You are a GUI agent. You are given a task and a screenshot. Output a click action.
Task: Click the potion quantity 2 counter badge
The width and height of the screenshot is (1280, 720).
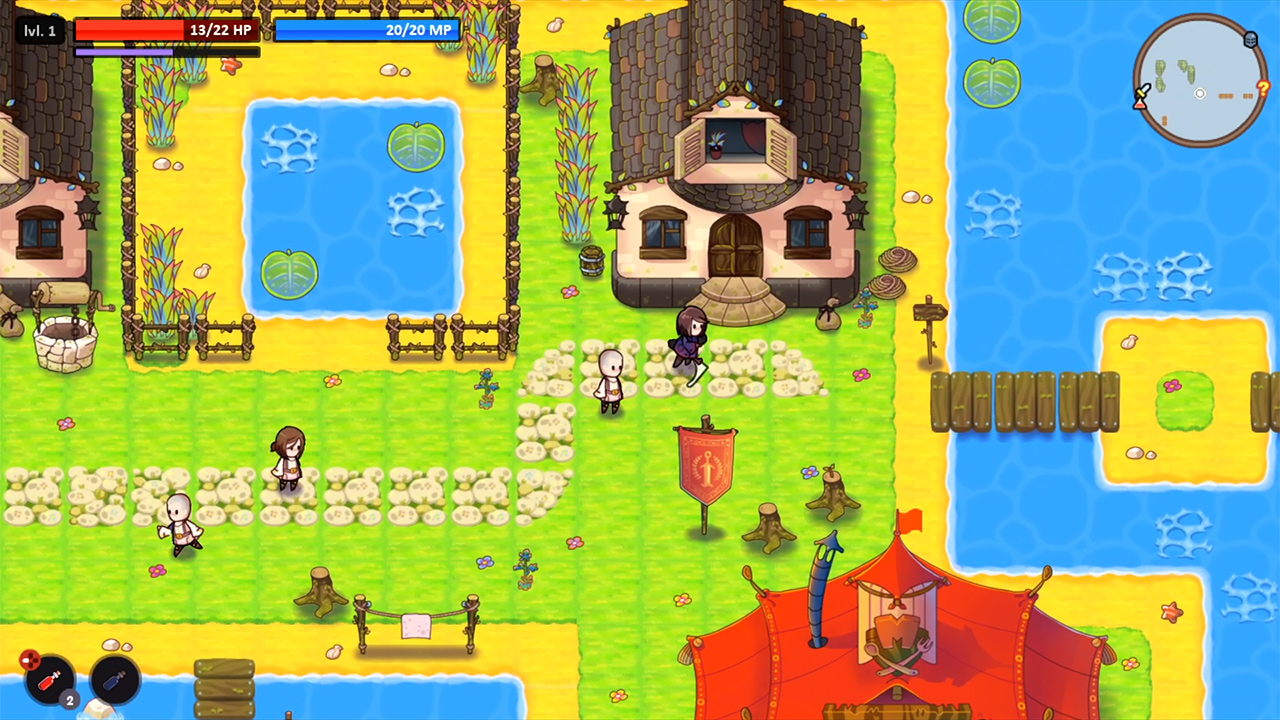70,700
